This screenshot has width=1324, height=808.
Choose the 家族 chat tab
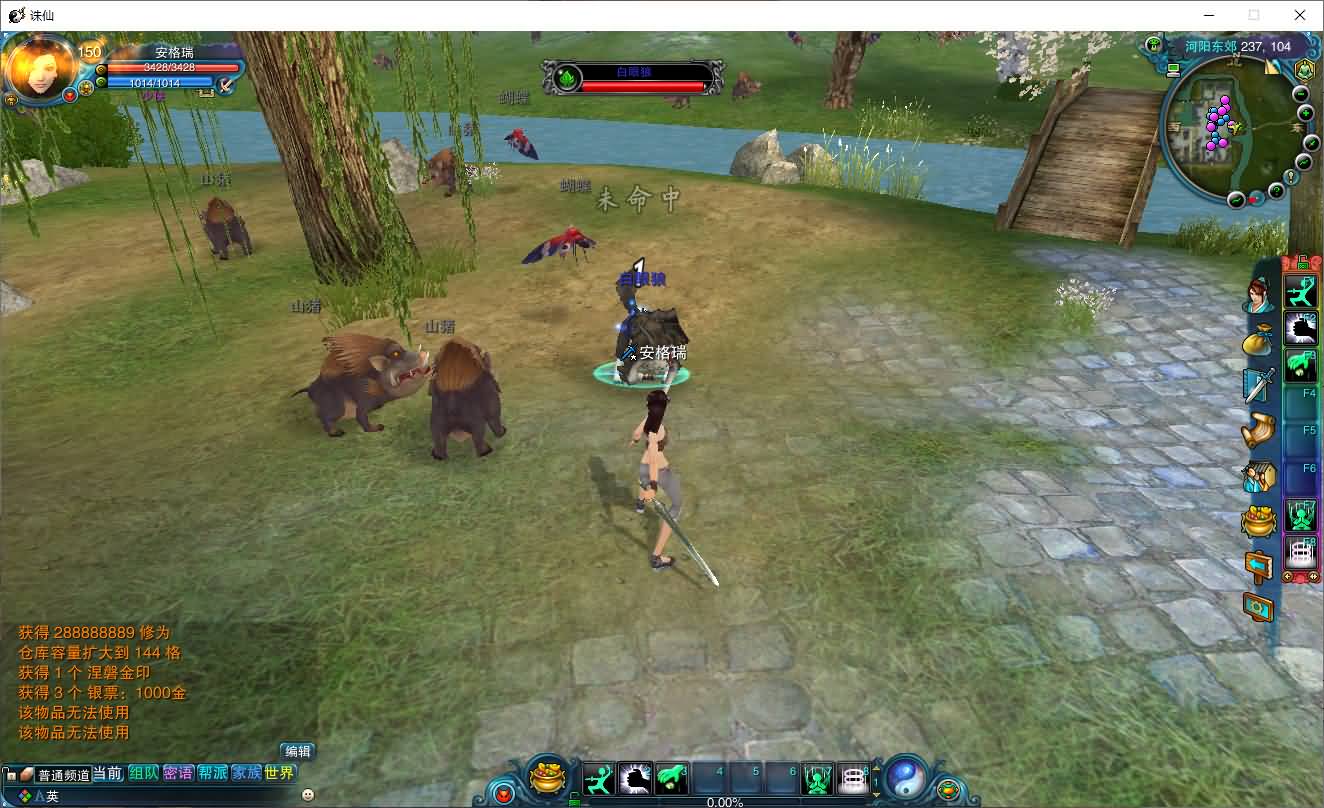246,773
